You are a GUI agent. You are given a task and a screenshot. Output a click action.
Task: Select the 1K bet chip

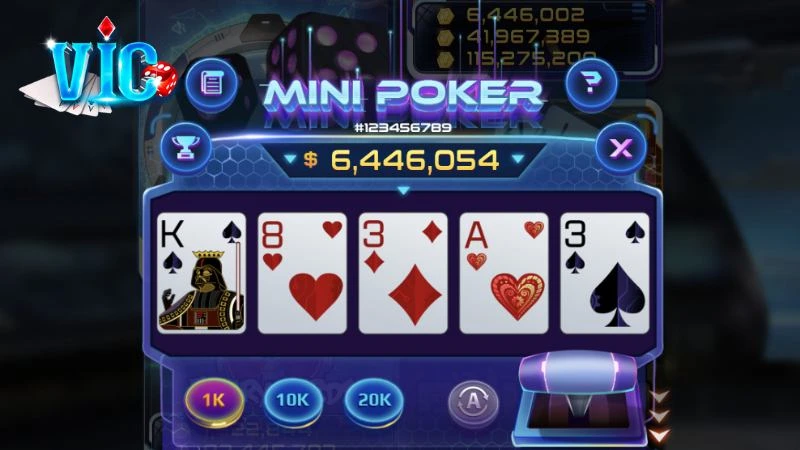pyautogui.click(x=212, y=400)
